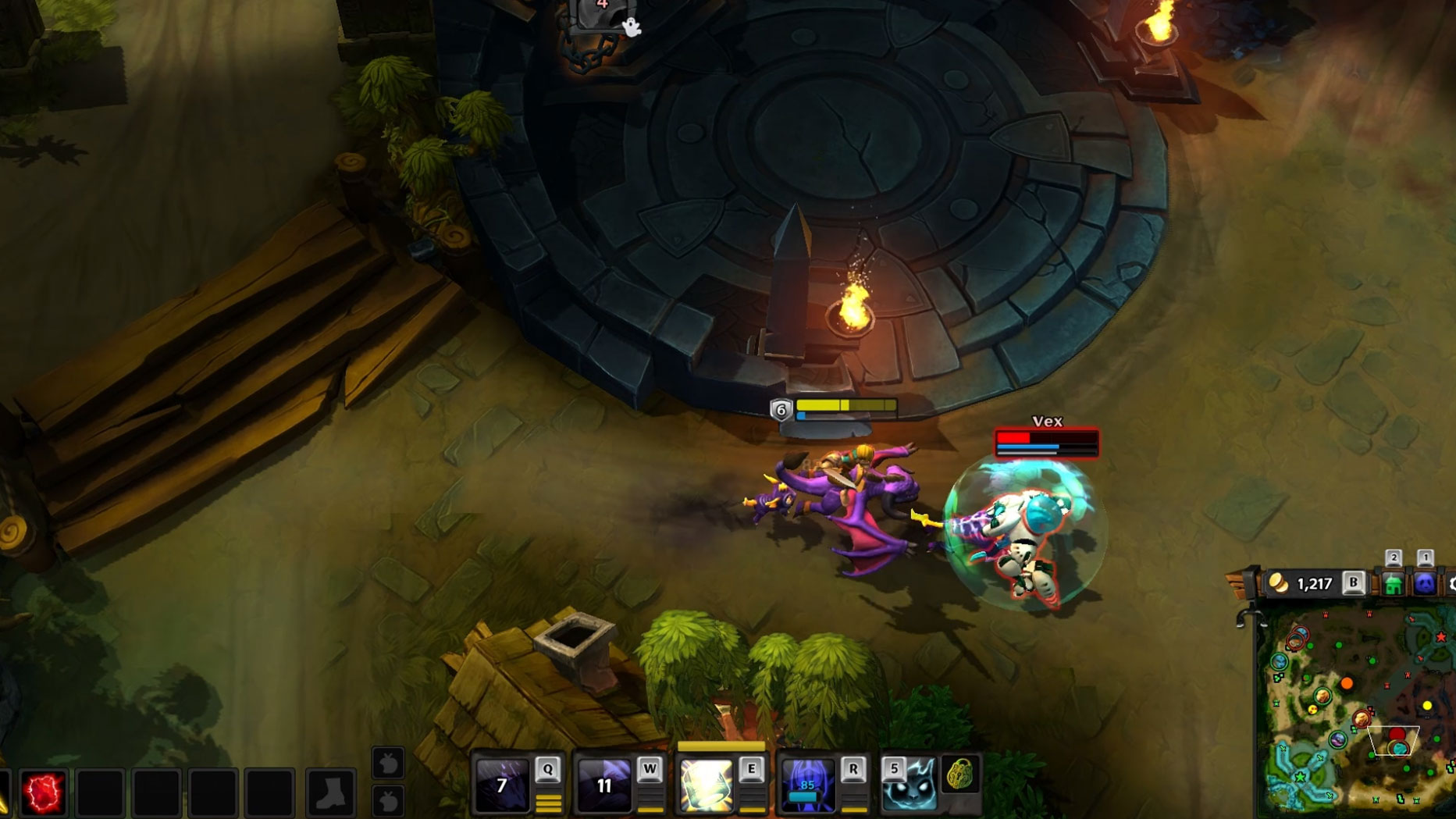Viewport: 1456px width, 819px height.
Task: Open the shop via the gold counter
Action: tap(1304, 583)
